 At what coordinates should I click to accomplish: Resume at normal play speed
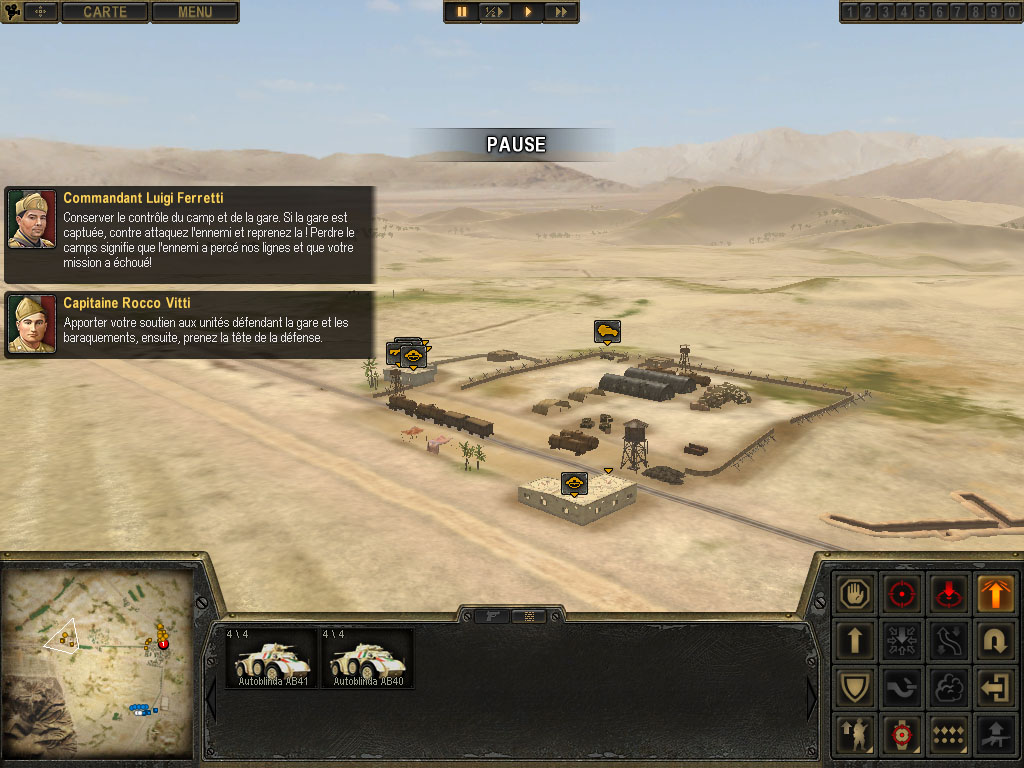(527, 12)
